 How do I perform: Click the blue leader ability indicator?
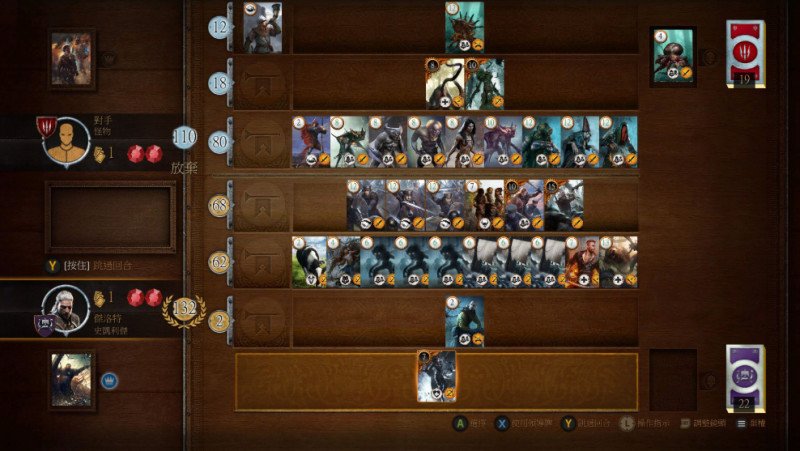109,380
